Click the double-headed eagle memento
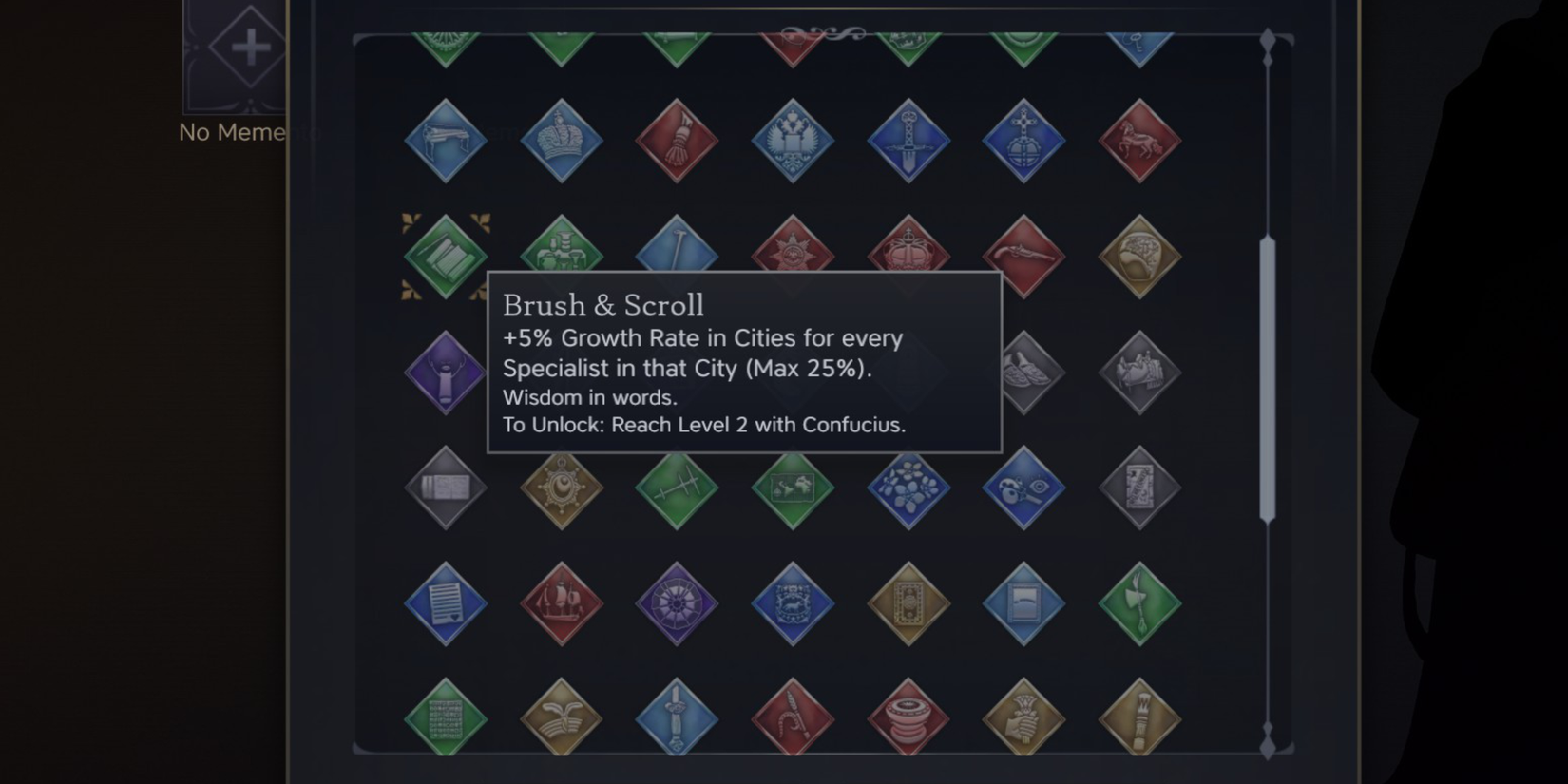 coord(794,141)
